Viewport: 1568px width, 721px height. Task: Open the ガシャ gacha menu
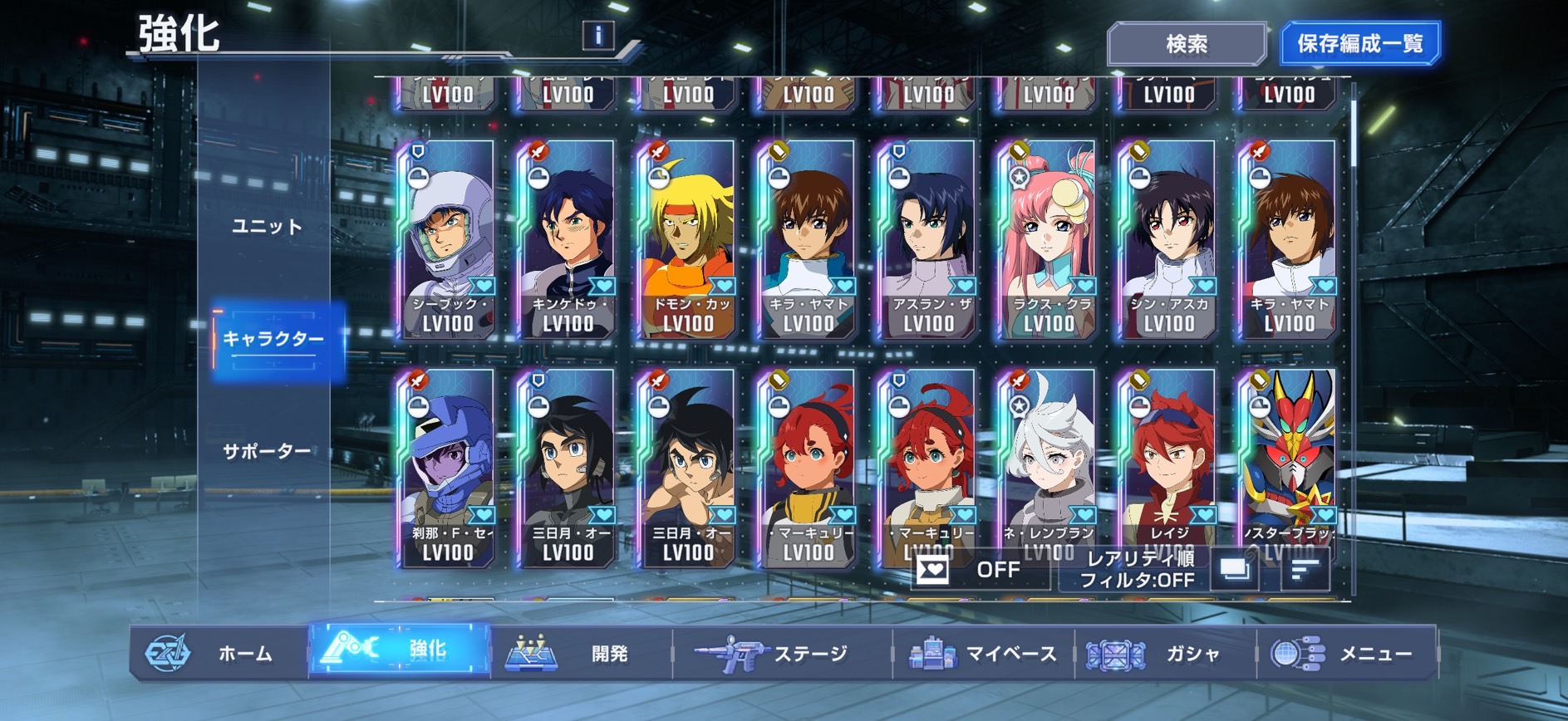click(x=1163, y=654)
